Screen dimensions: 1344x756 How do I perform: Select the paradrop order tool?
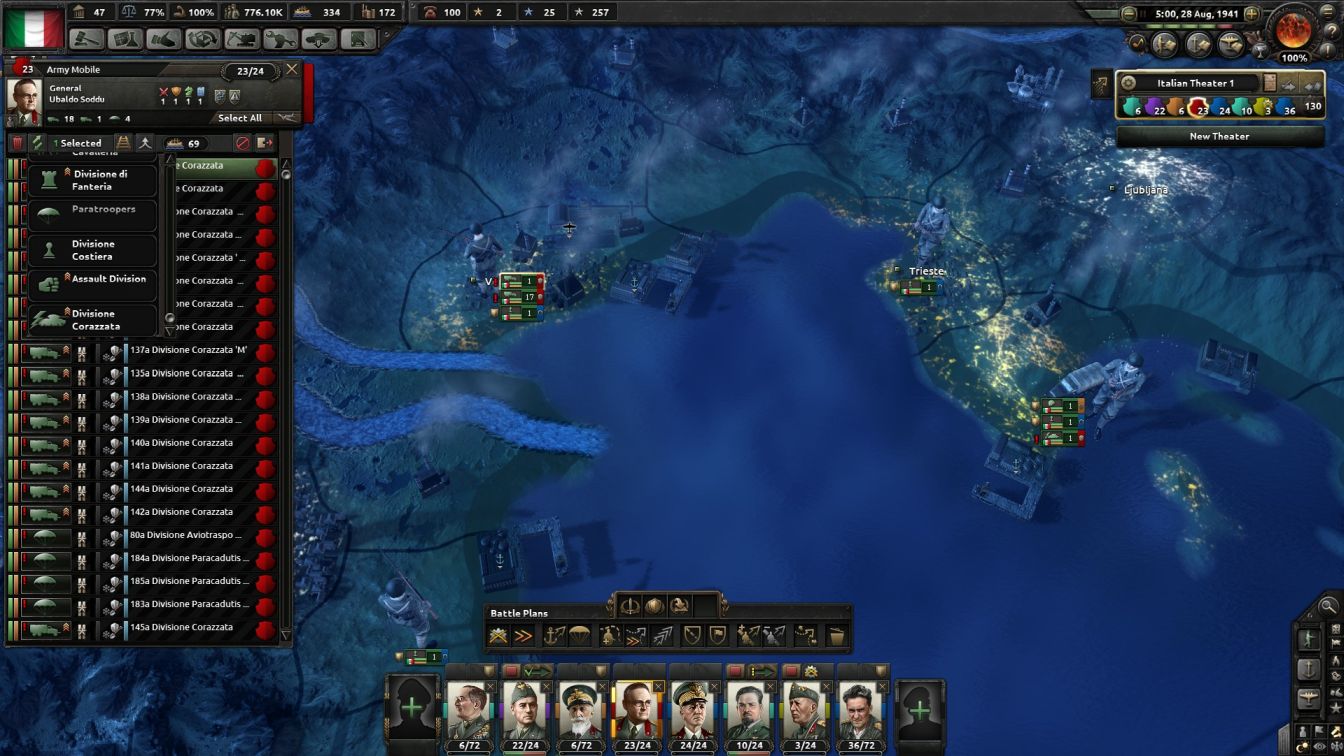[582, 635]
